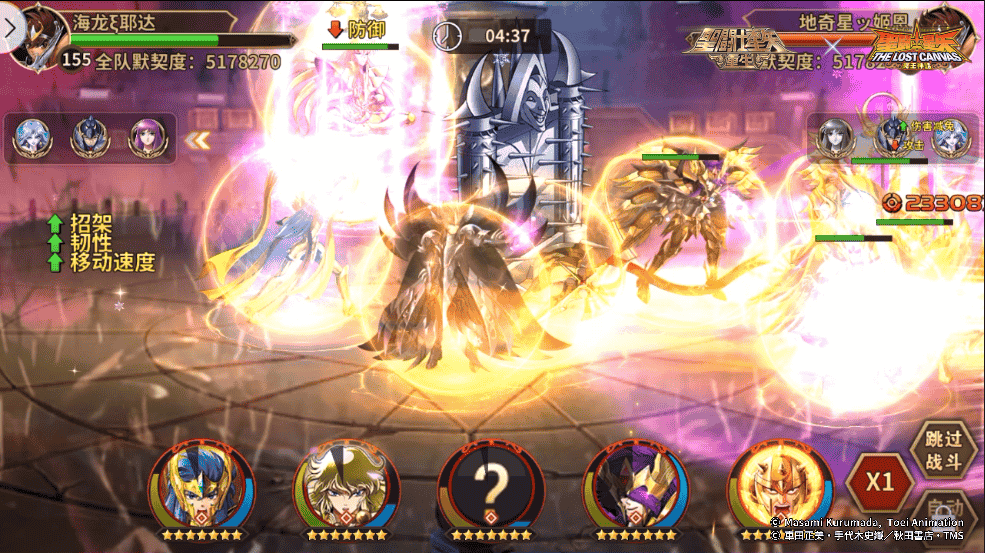The height and width of the screenshot is (553, 985).
Task: Select the grey-haired enemy support portrait
Action: 833,137
